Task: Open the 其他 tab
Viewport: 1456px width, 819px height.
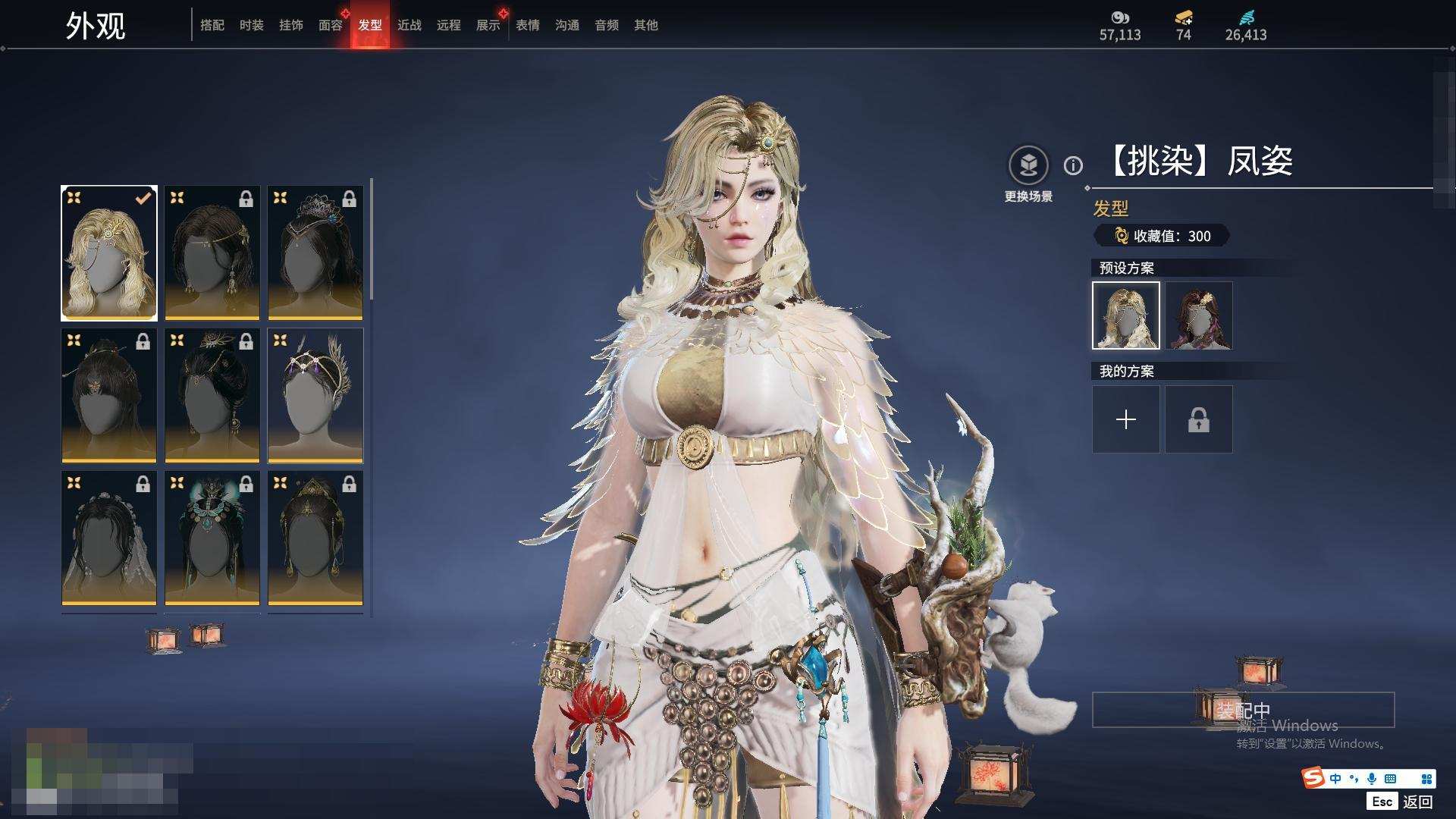Action: (645, 25)
